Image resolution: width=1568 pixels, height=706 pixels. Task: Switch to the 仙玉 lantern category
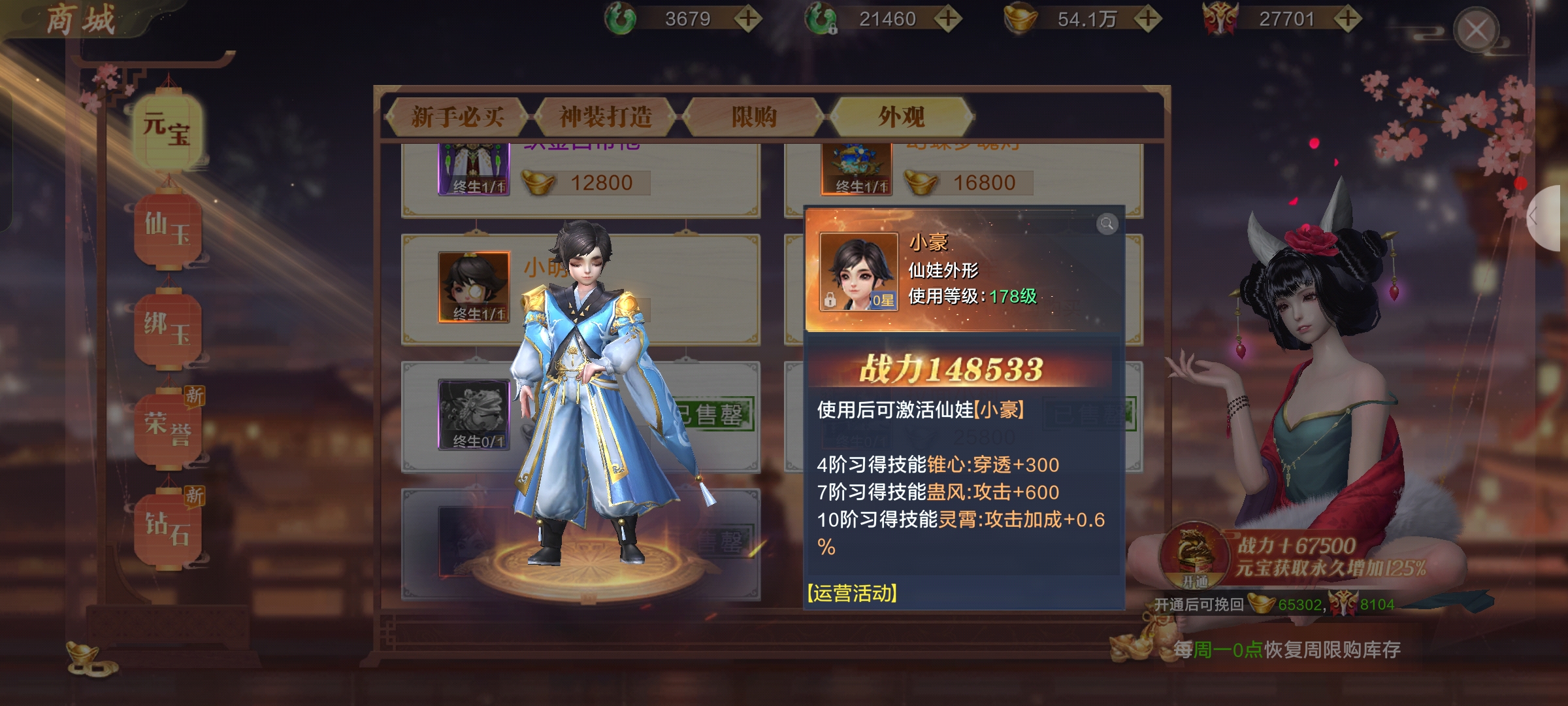167,230
